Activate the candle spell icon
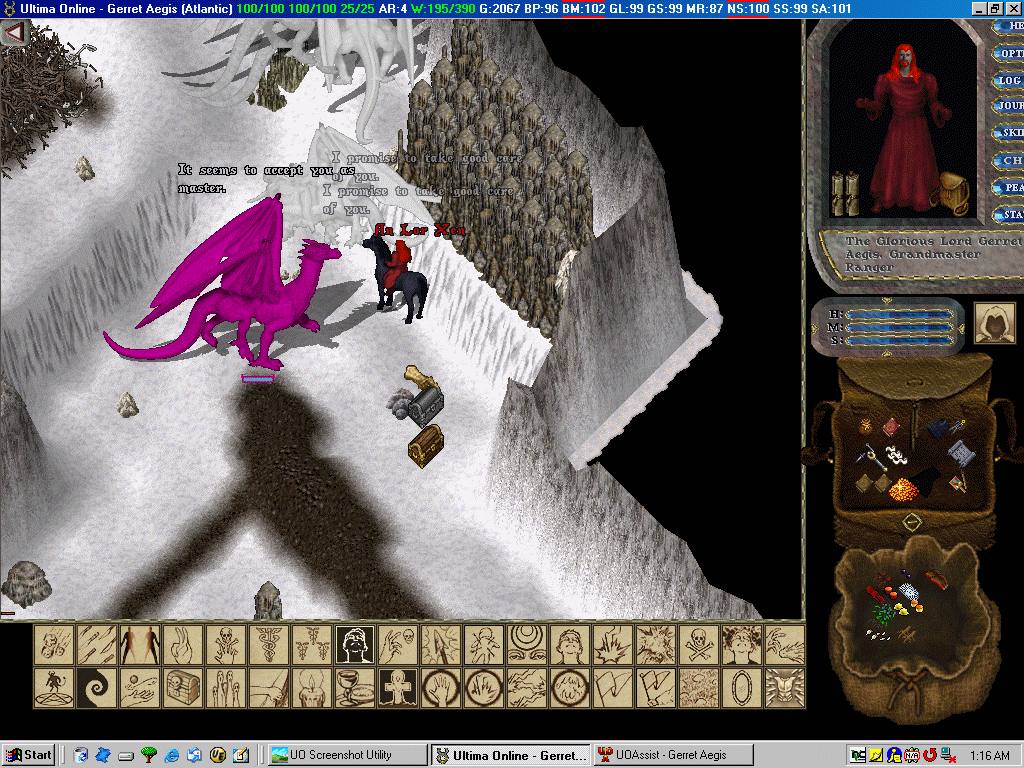 coord(311,687)
